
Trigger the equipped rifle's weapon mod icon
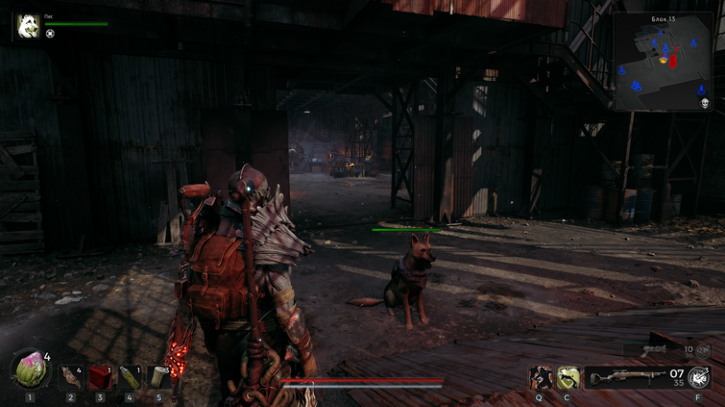point(698,378)
